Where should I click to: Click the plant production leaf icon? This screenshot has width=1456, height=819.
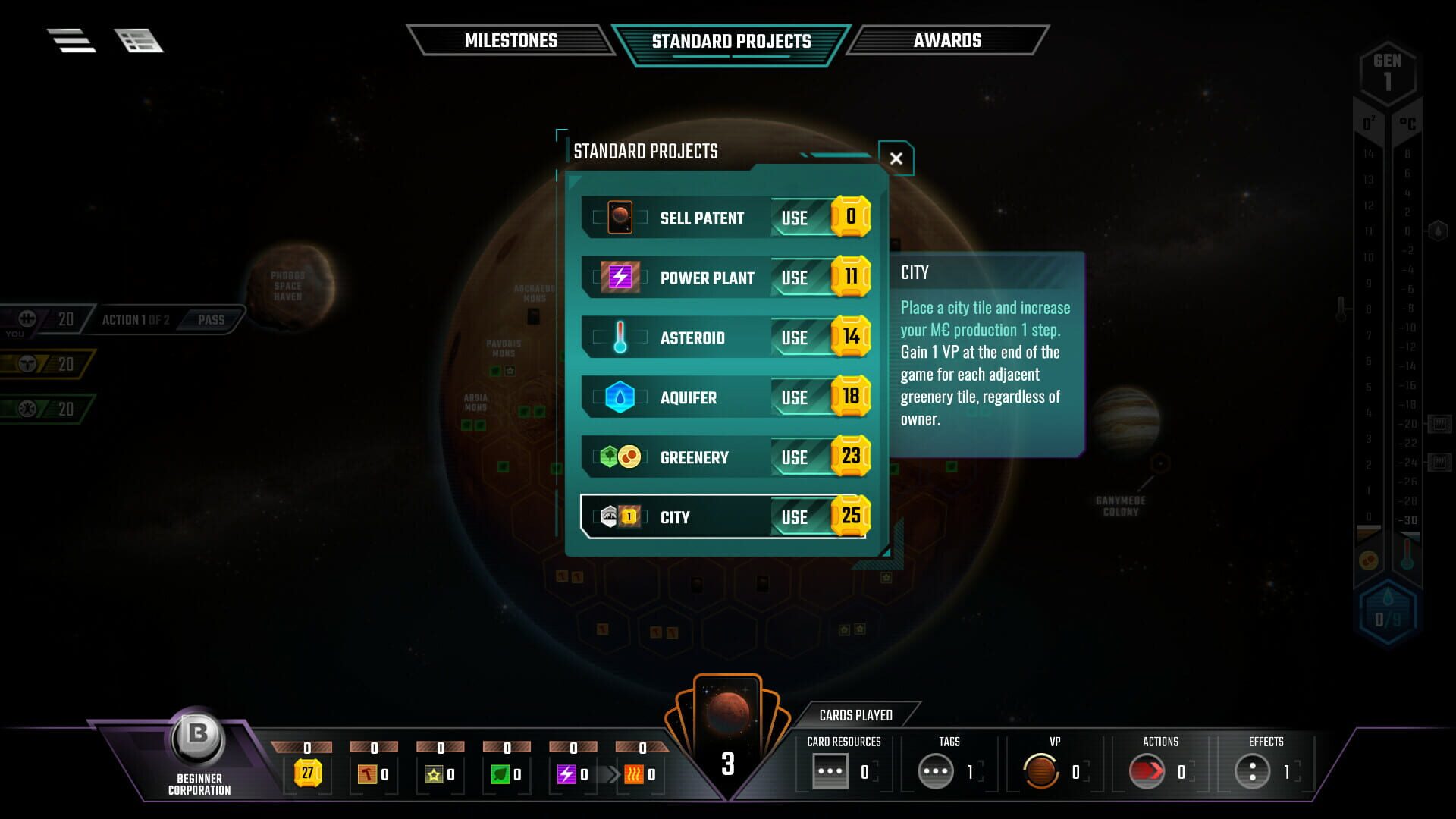(x=500, y=773)
